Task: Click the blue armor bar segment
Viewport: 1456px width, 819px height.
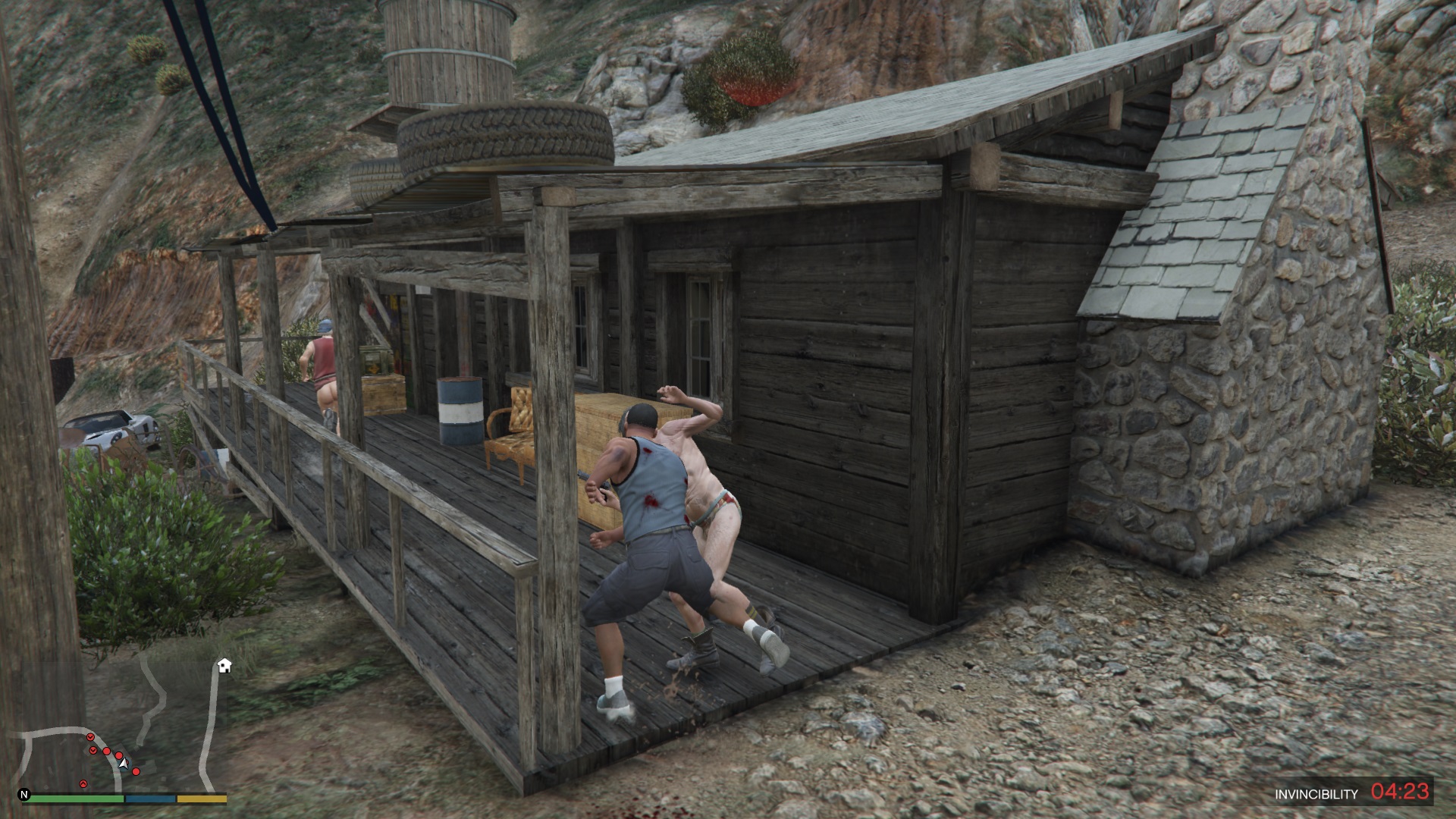Action: point(150,798)
